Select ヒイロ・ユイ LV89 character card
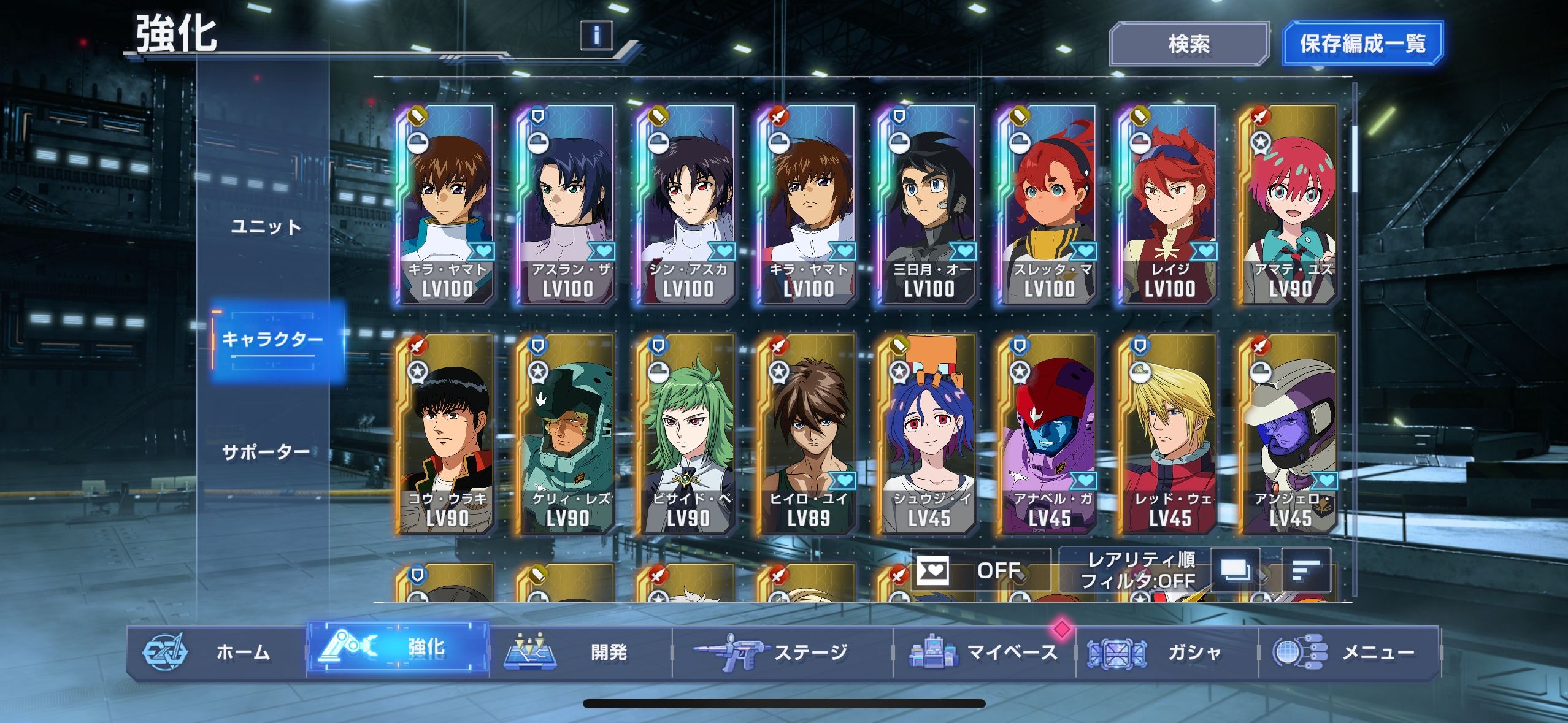Viewport: 1568px width, 723px height. point(807,435)
